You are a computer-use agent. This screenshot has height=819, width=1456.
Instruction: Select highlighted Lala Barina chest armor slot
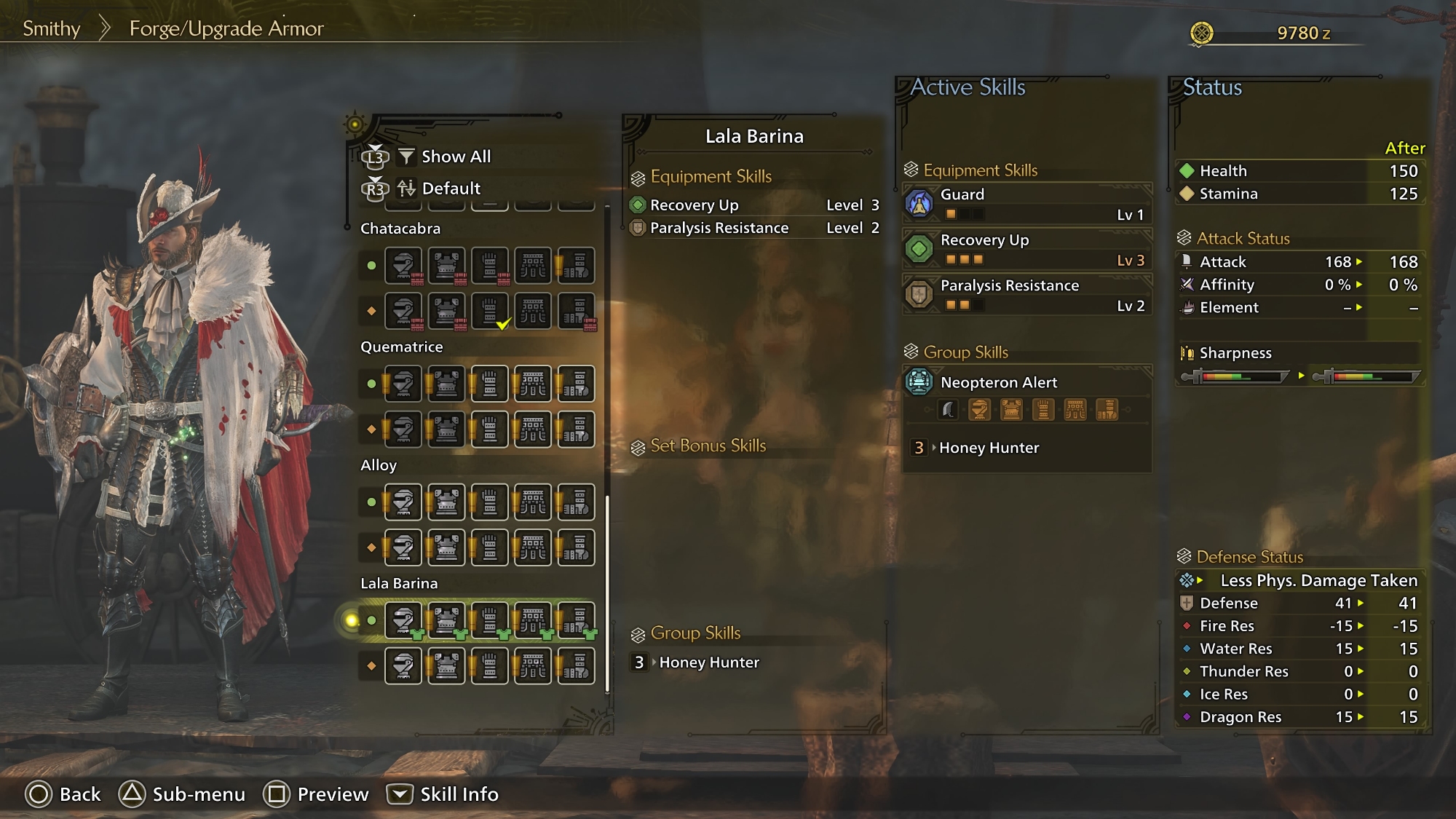pyautogui.click(x=446, y=620)
